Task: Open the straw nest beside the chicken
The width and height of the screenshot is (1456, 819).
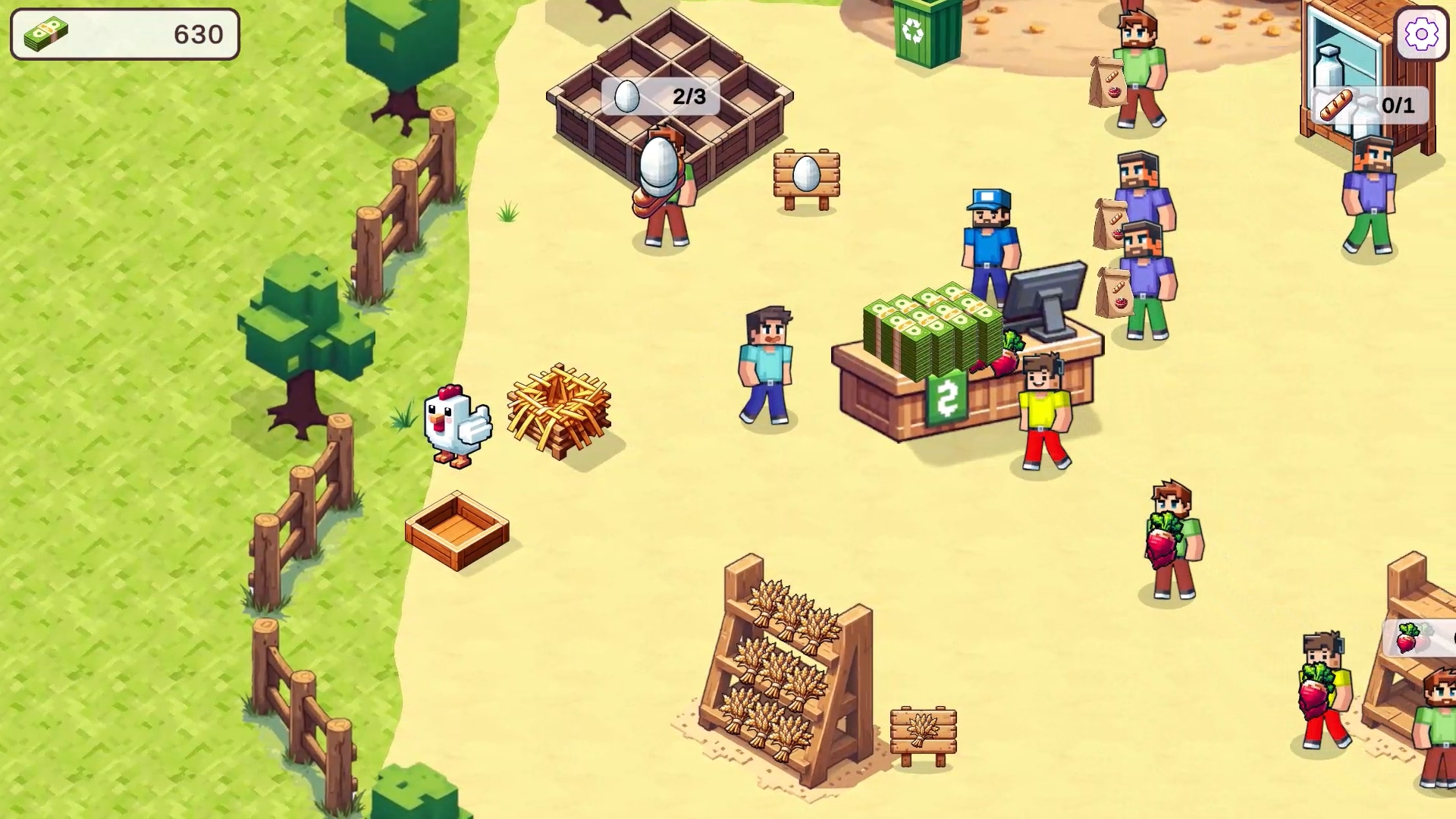Action: pos(557,409)
